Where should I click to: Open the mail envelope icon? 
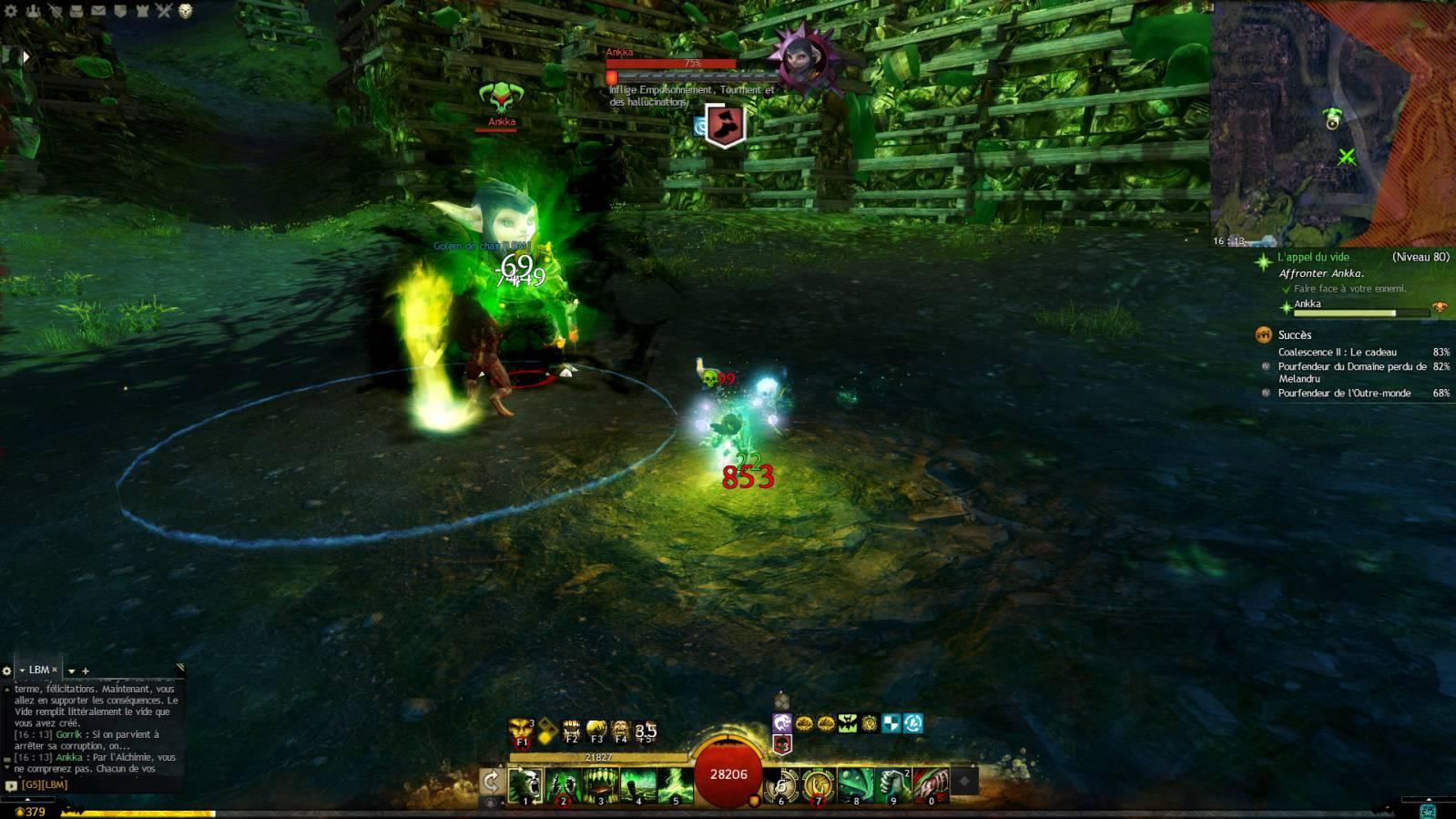coord(98,11)
